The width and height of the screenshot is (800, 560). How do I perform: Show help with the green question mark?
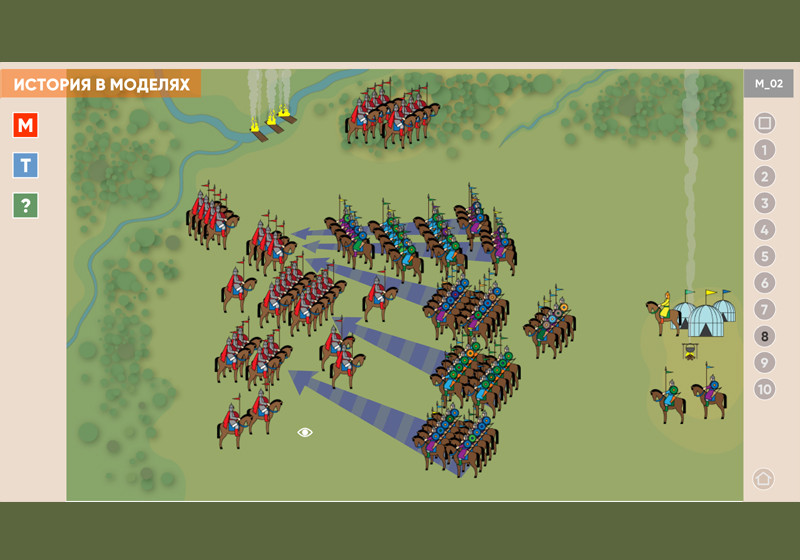26,206
